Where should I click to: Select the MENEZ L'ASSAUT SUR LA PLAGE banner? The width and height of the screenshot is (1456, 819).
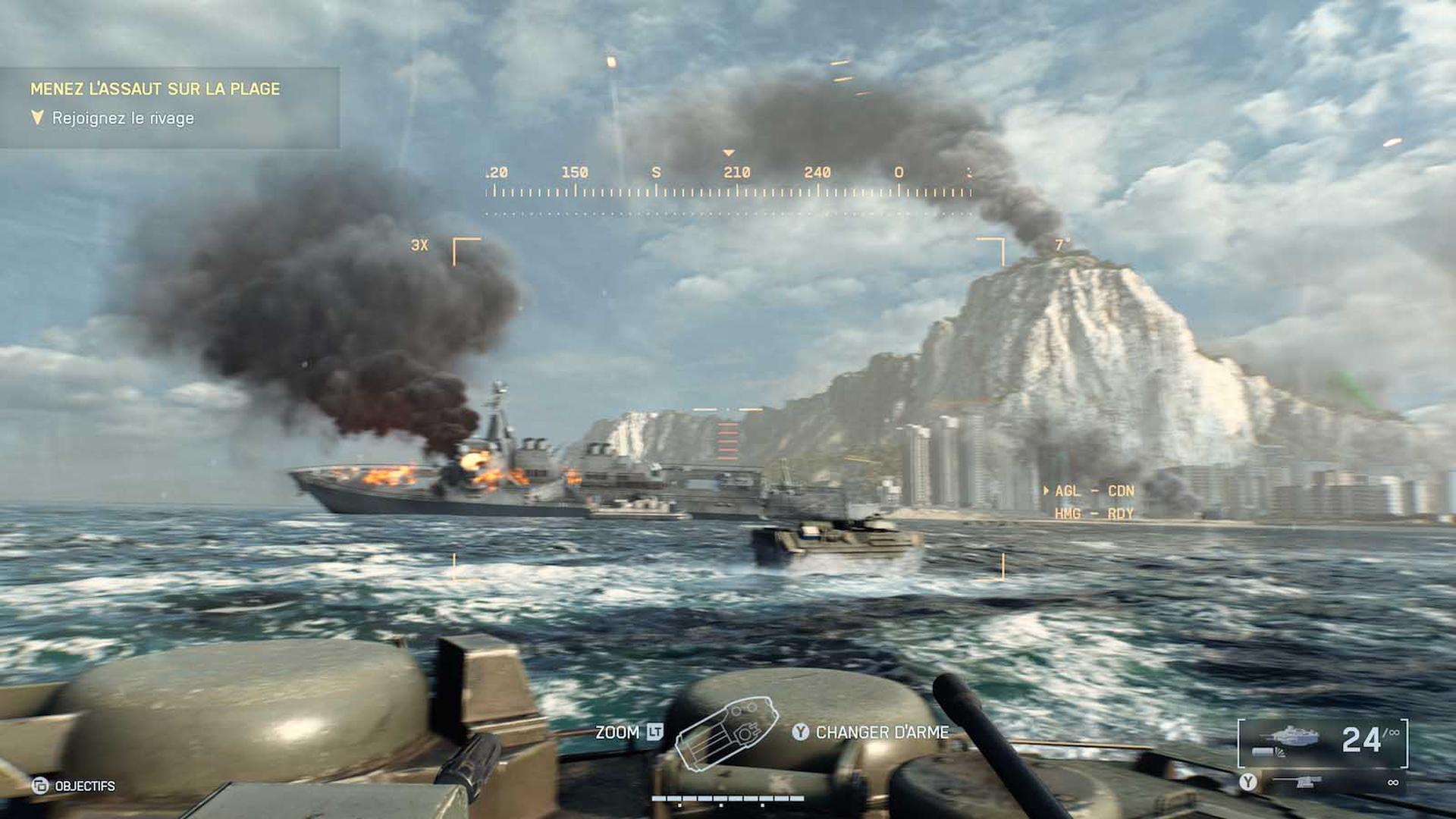pos(155,88)
